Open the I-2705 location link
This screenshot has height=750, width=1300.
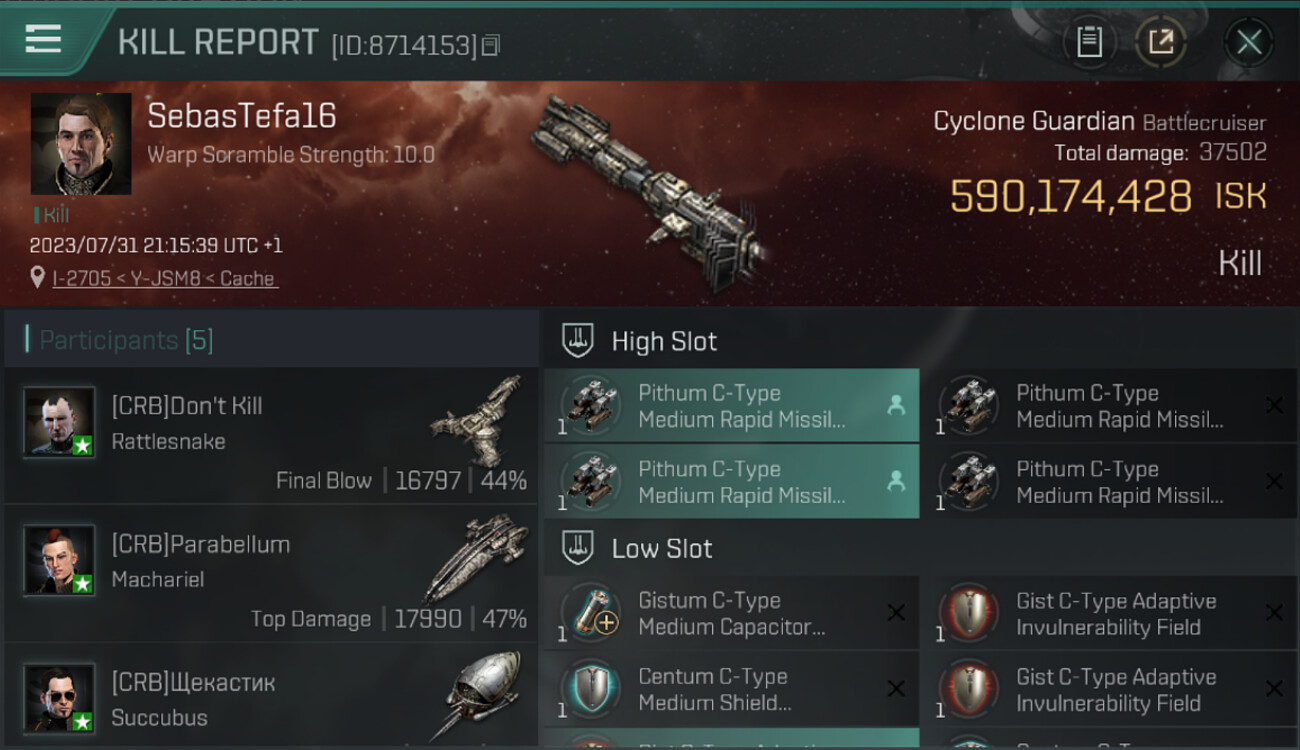tap(164, 279)
